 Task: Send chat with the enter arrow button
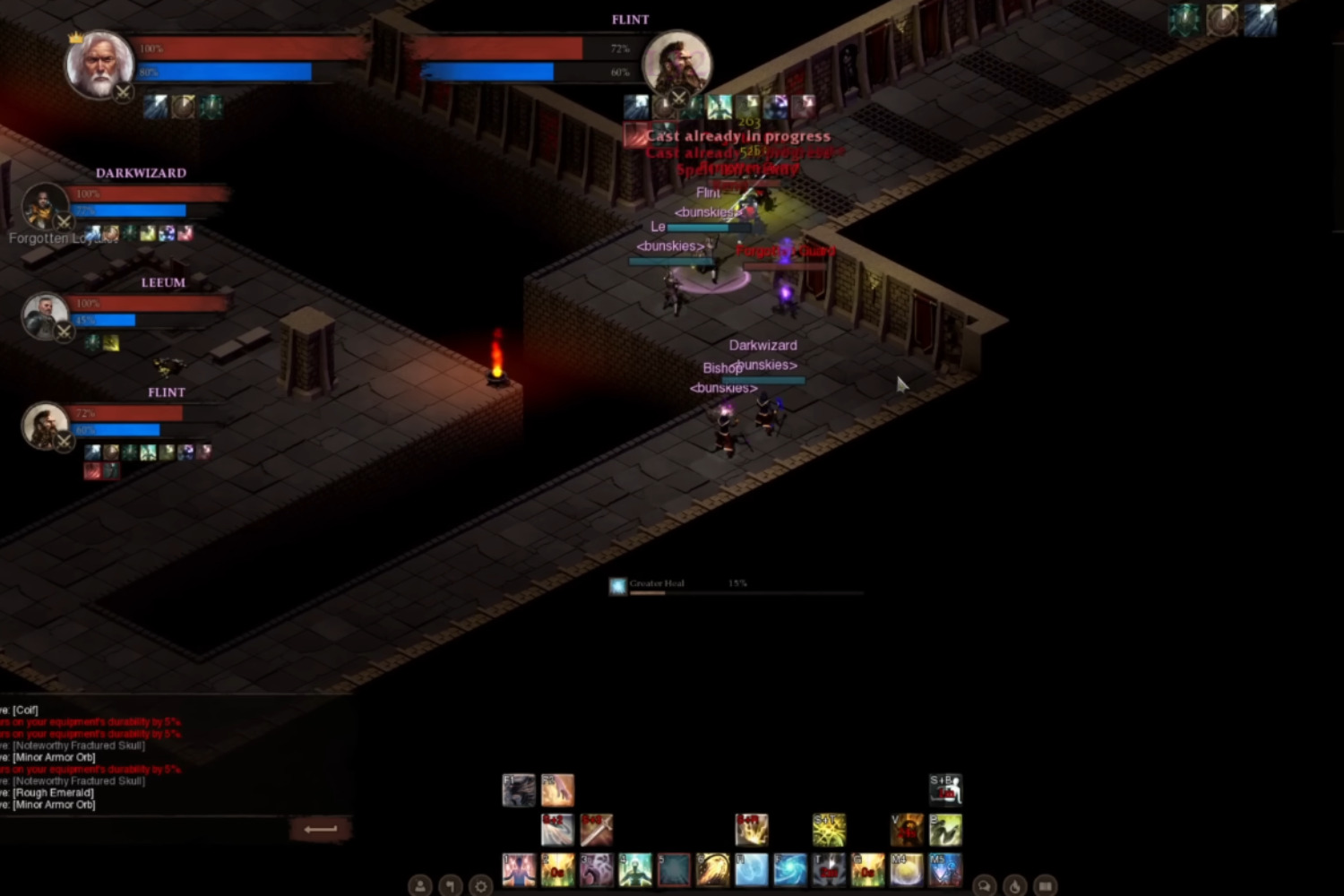coord(320,829)
